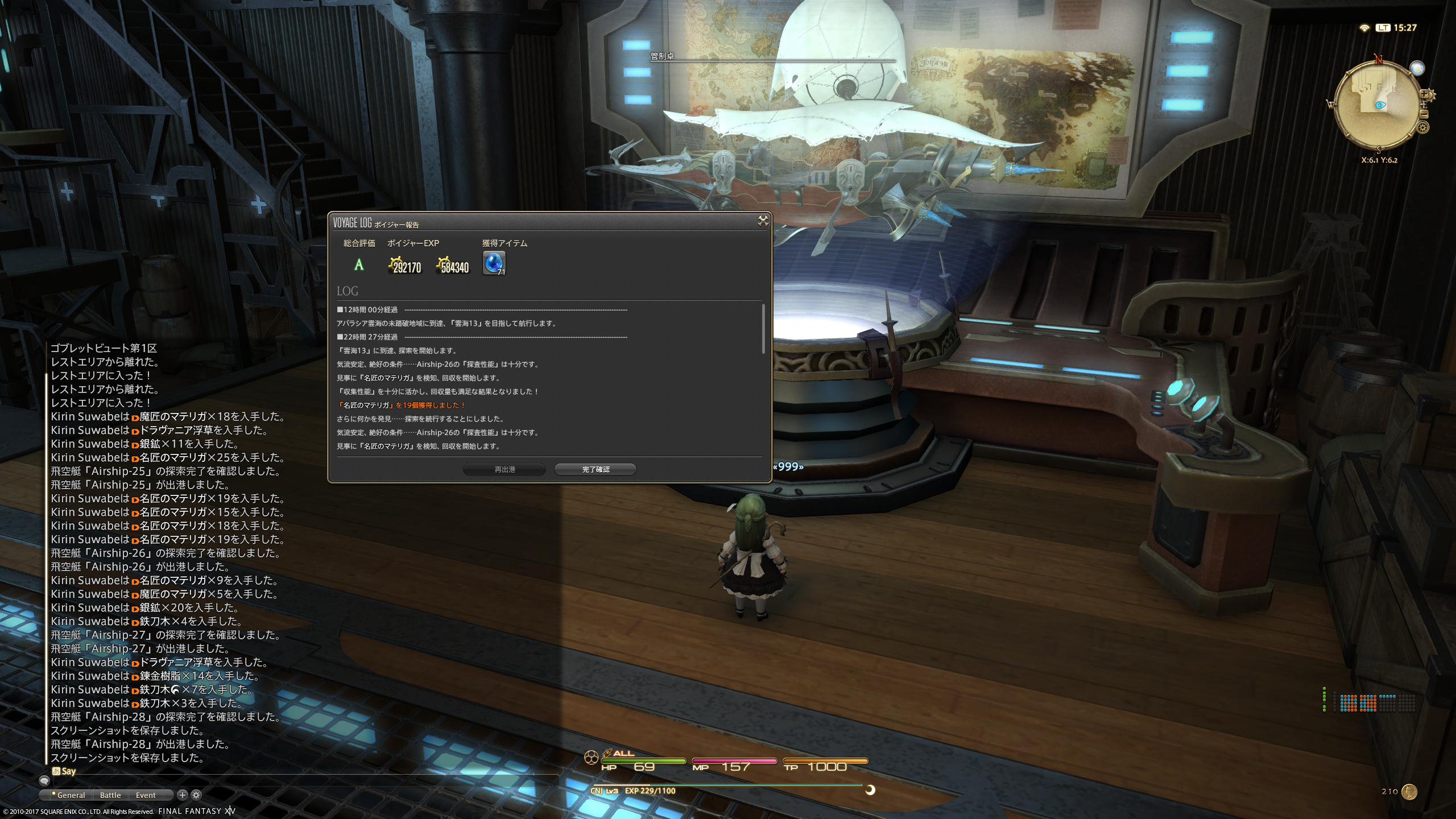Zoom out on the minimap
The image size is (1456, 819).
pos(1424,114)
